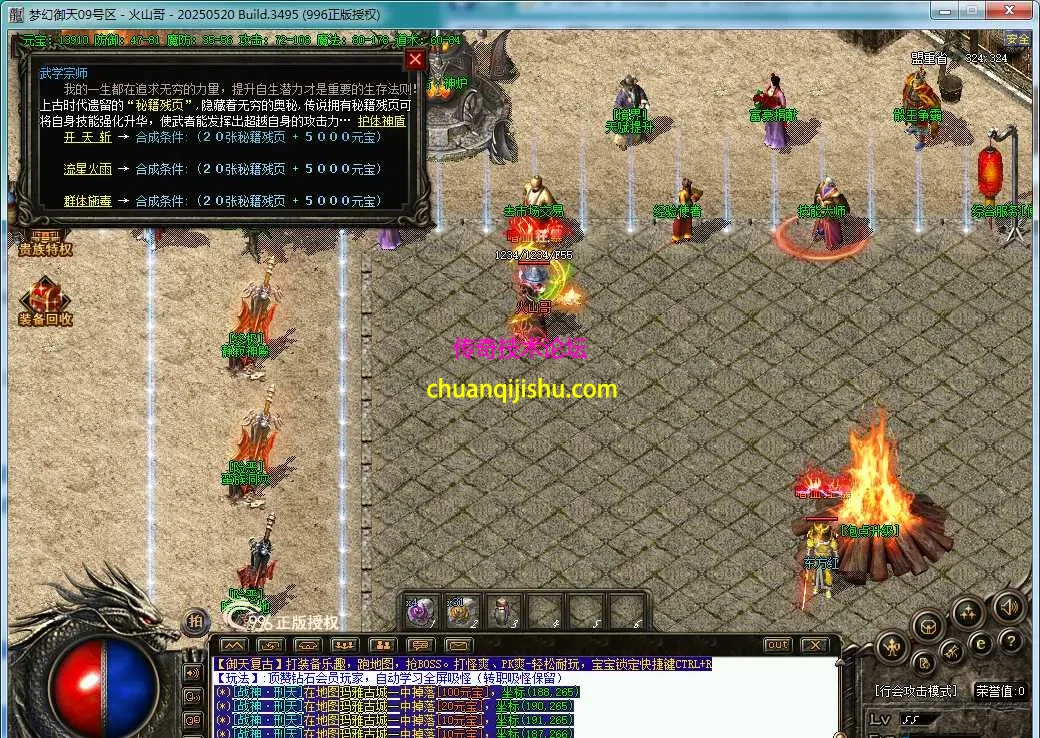Viewport: 1040px width, 738px height.
Task: Switch the 行会攻击模式 attack mode
Action: [916, 690]
